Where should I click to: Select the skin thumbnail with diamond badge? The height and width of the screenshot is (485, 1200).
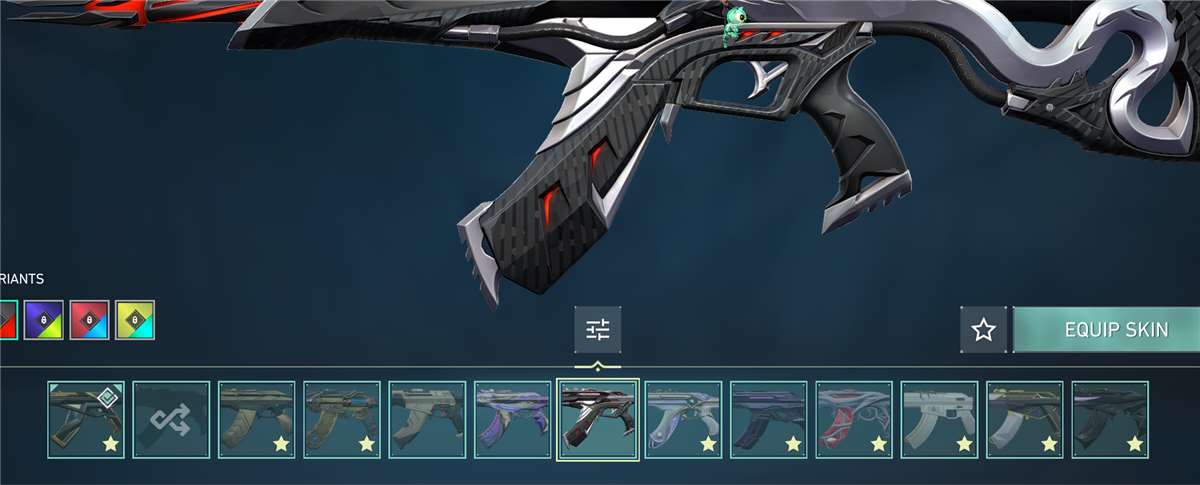point(86,420)
